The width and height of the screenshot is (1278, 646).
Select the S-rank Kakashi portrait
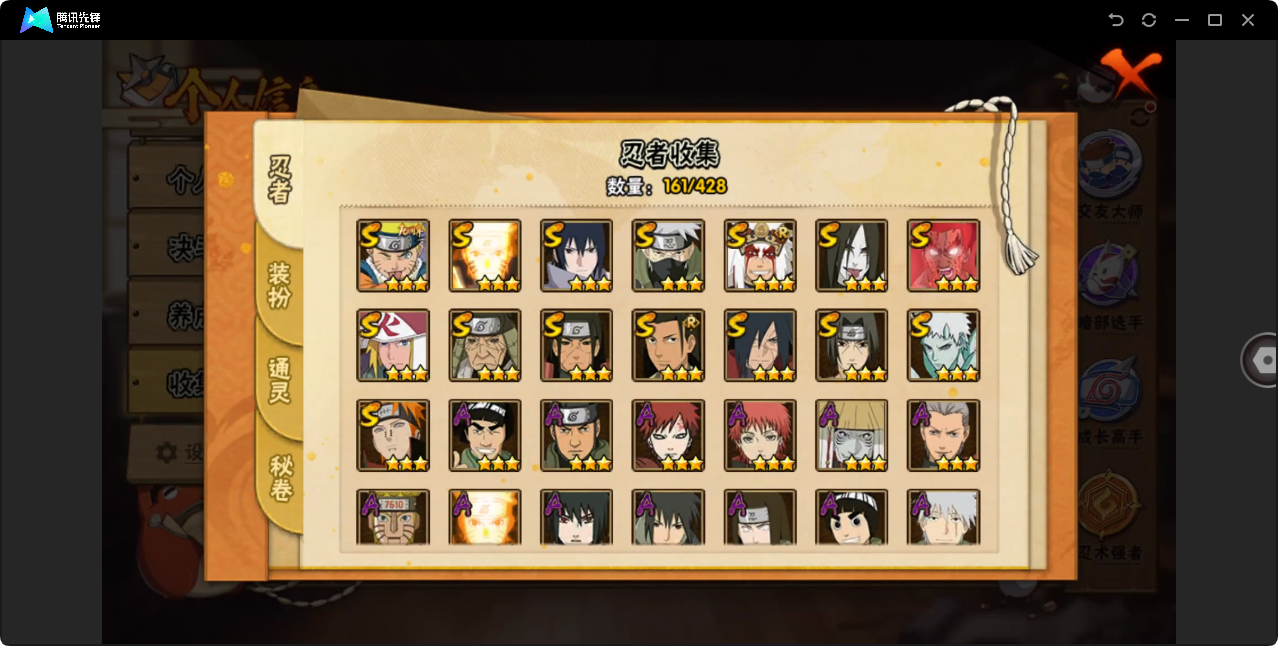click(x=668, y=256)
